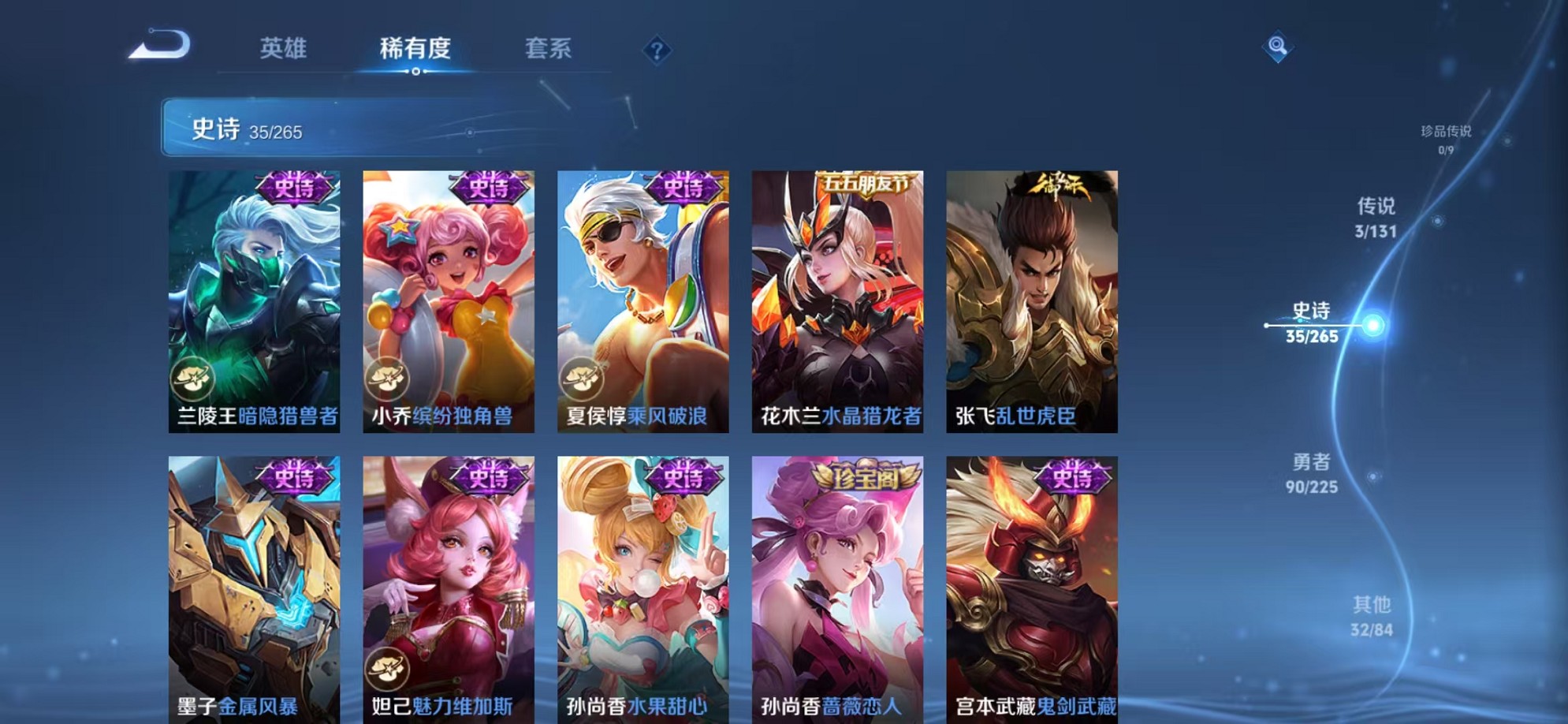Switch to the 英雄 tab
Screen dimensions: 1568x724
point(283,49)
